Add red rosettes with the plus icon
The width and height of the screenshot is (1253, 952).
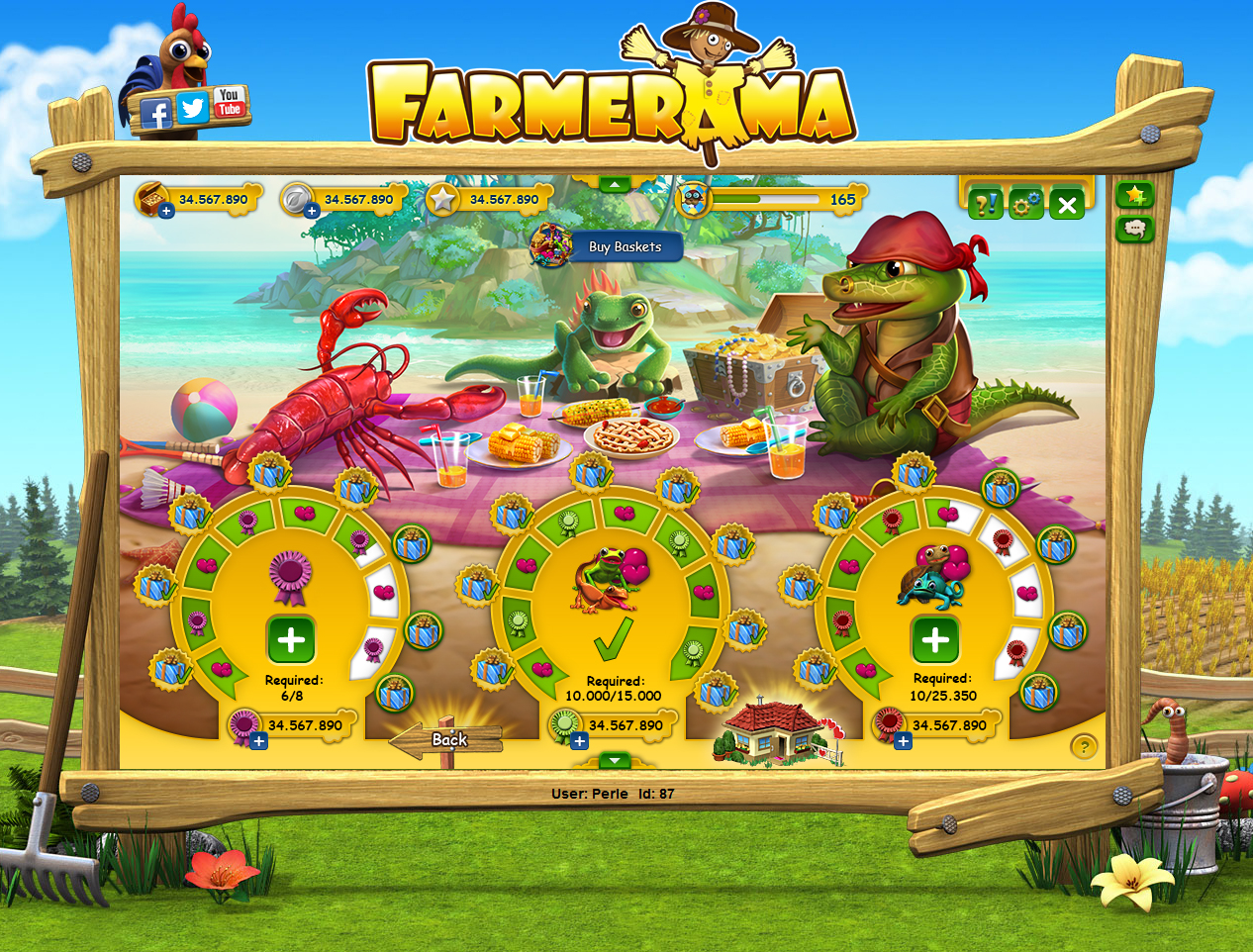click(x=903, y=741)
